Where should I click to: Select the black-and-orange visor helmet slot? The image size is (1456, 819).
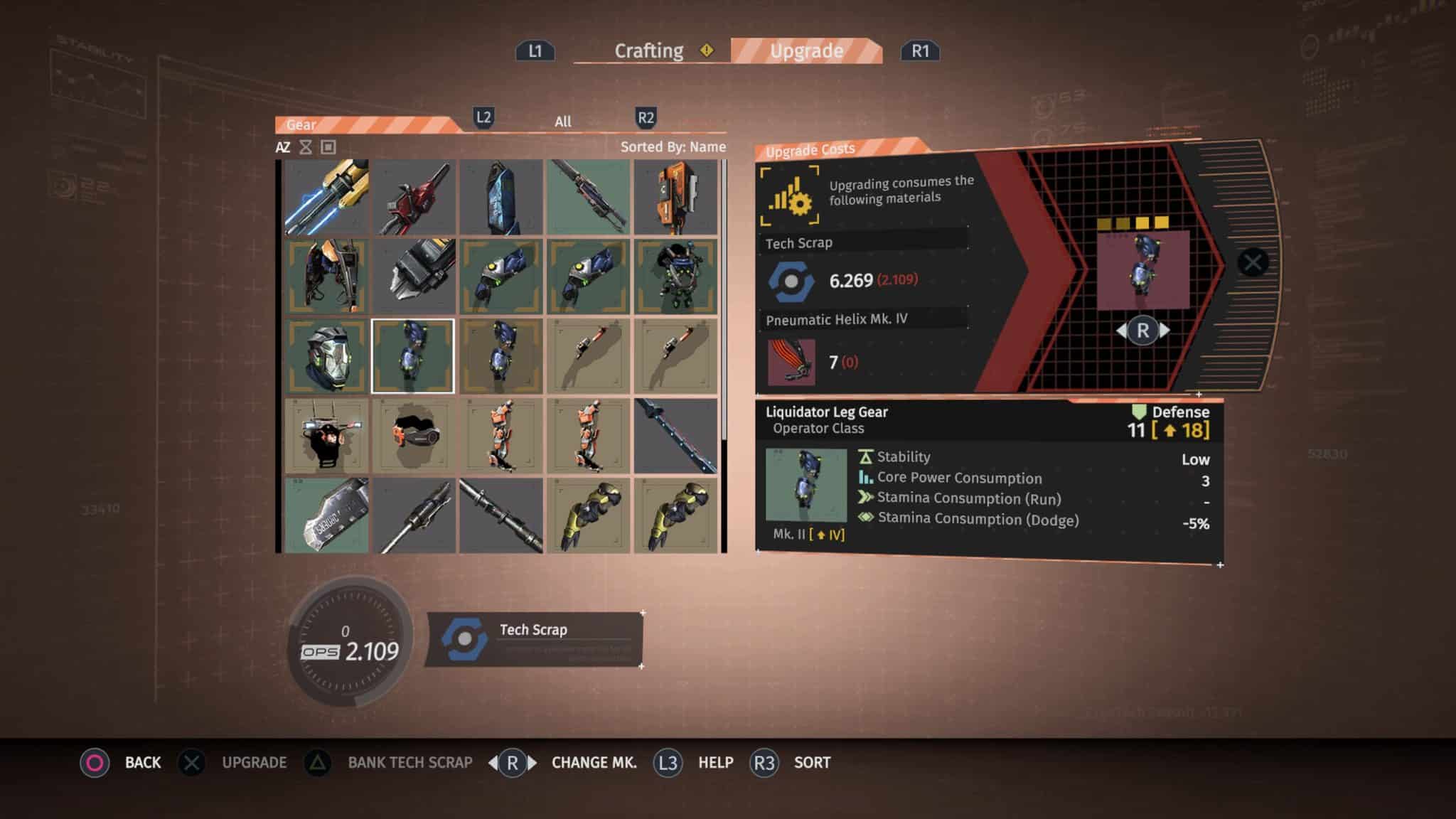click(x=414, y=436)
